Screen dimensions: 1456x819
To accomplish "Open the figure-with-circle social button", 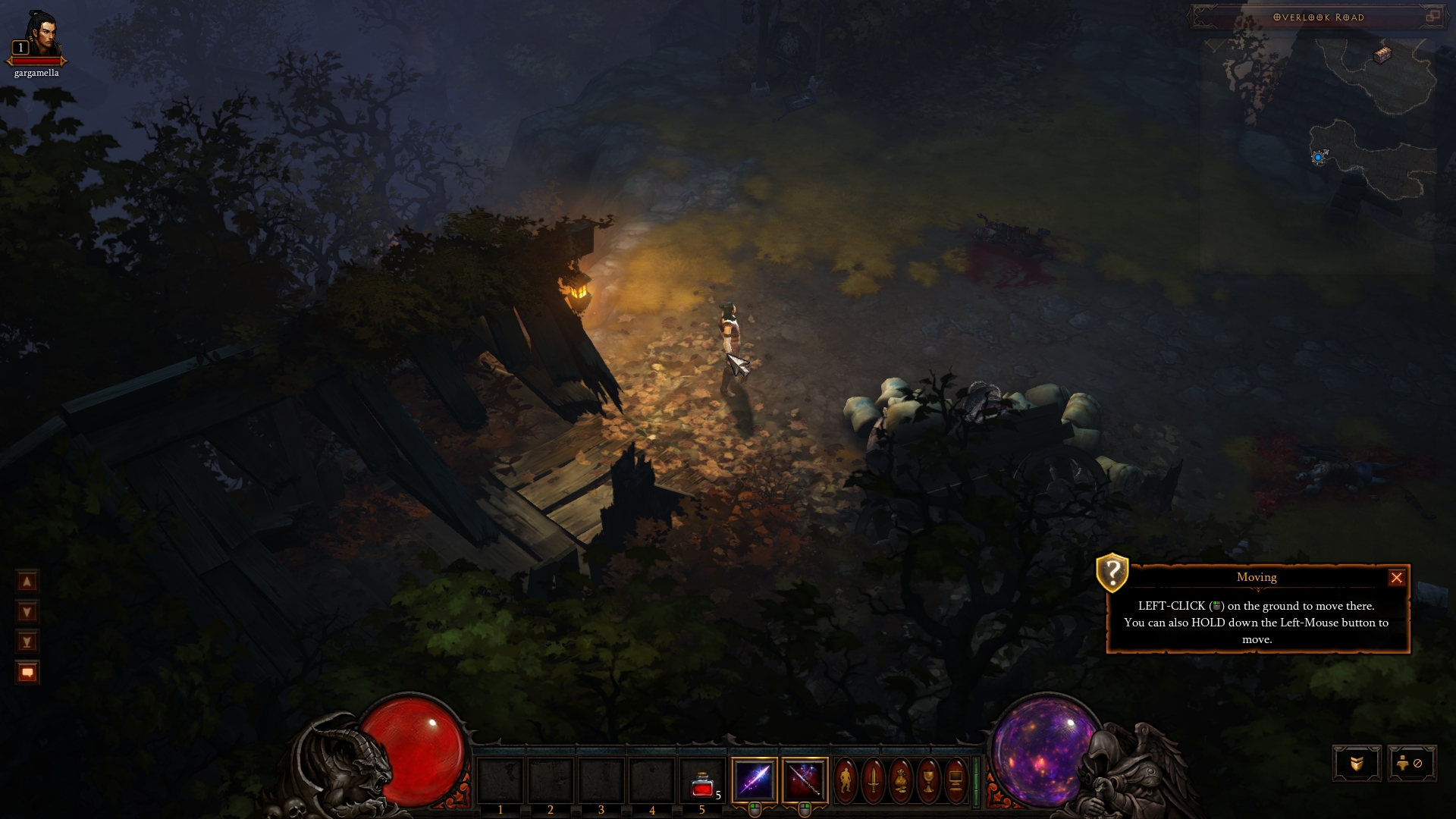I will click(x=1410, y=763).
